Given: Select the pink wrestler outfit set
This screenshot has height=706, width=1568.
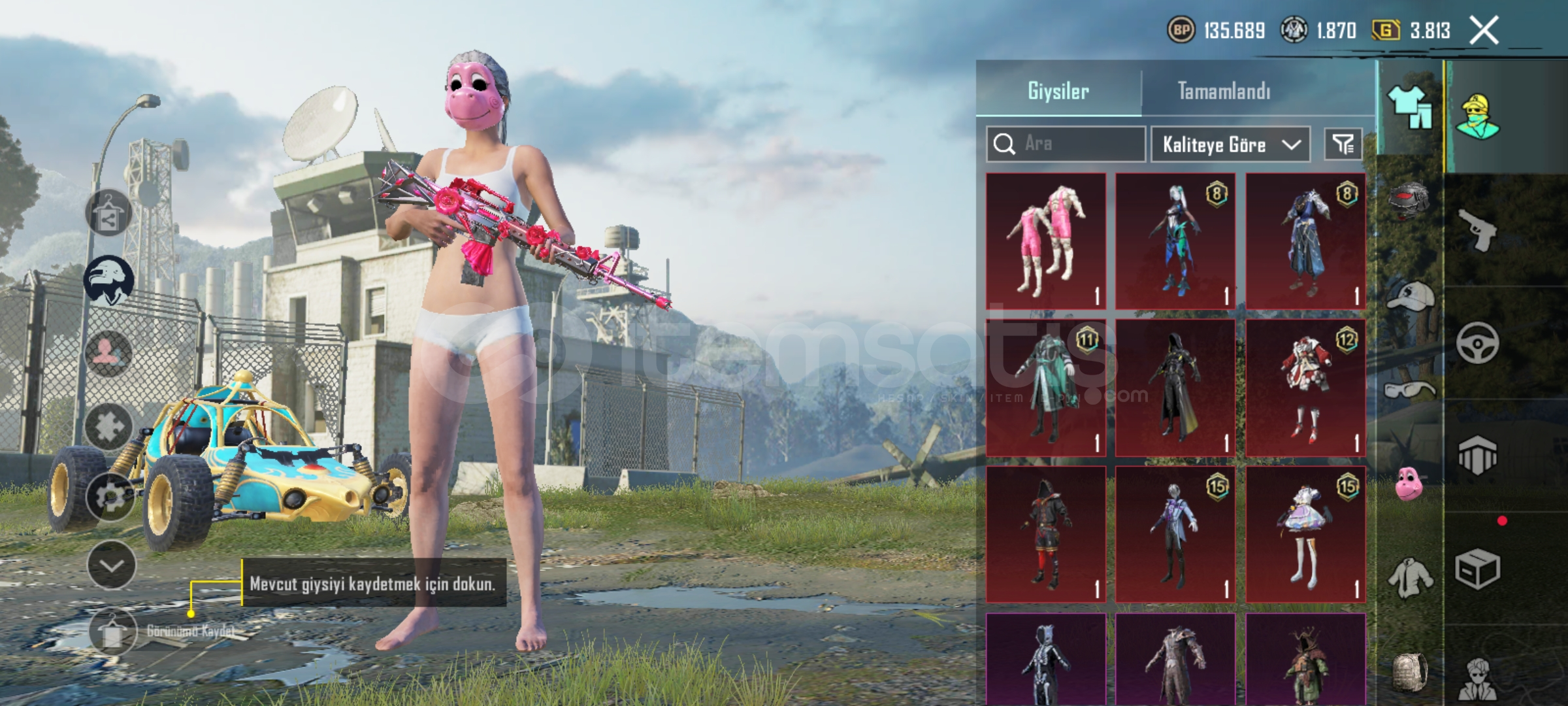Looking at the screenshot, I should (x=1046, y=241).
